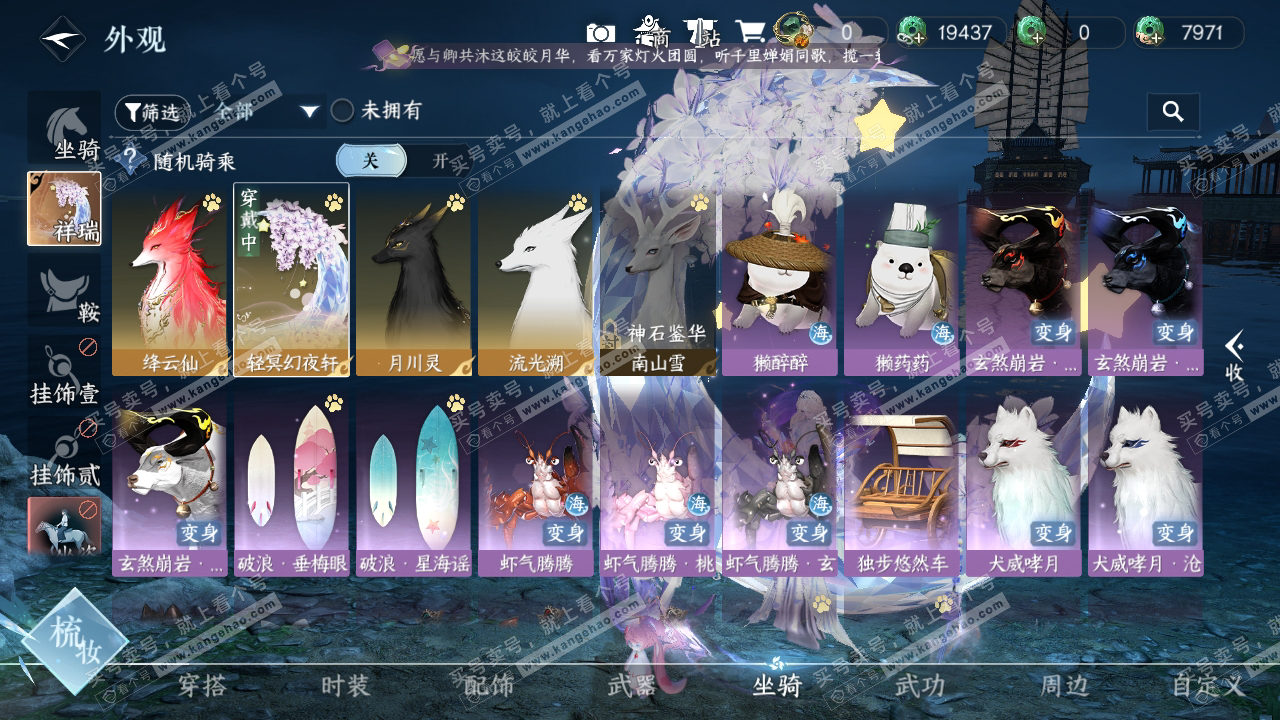1280x720 pixels.
Task: Switch to the 时装 bottom tab
Action: tap(345, 686)
